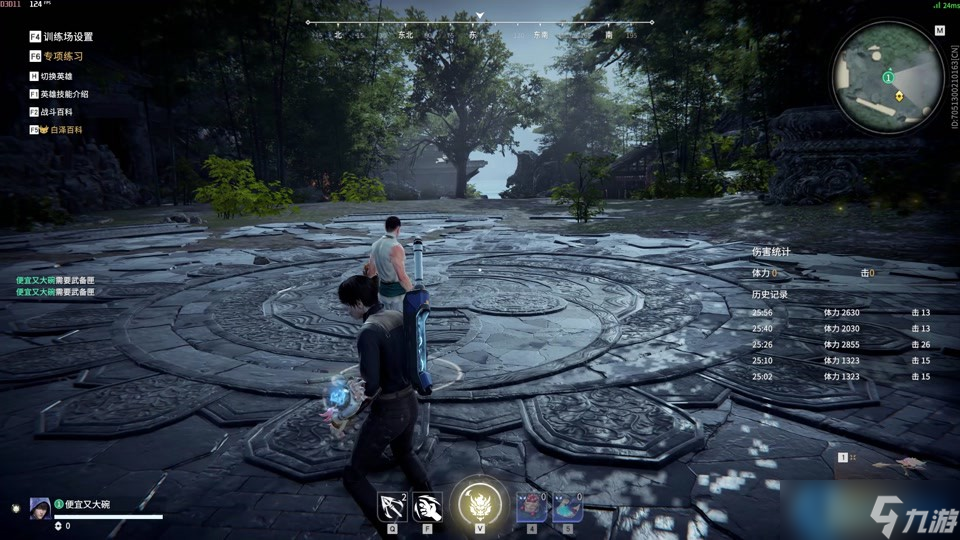Open 英雄技能介绍 hero skill introduction
Viewport: 960px width, 540px height.
click(64, 94)
